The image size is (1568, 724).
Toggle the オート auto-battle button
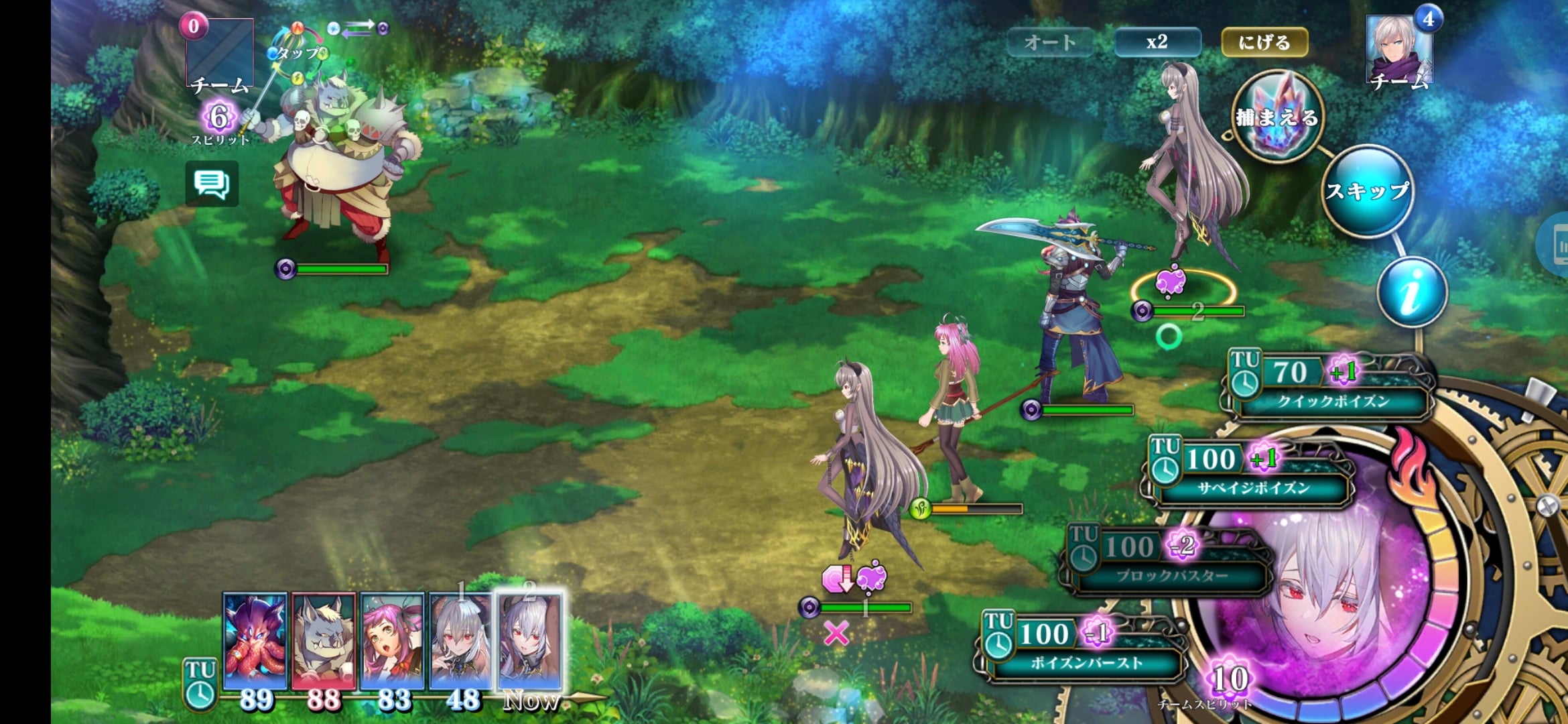tap(1049, 42)
